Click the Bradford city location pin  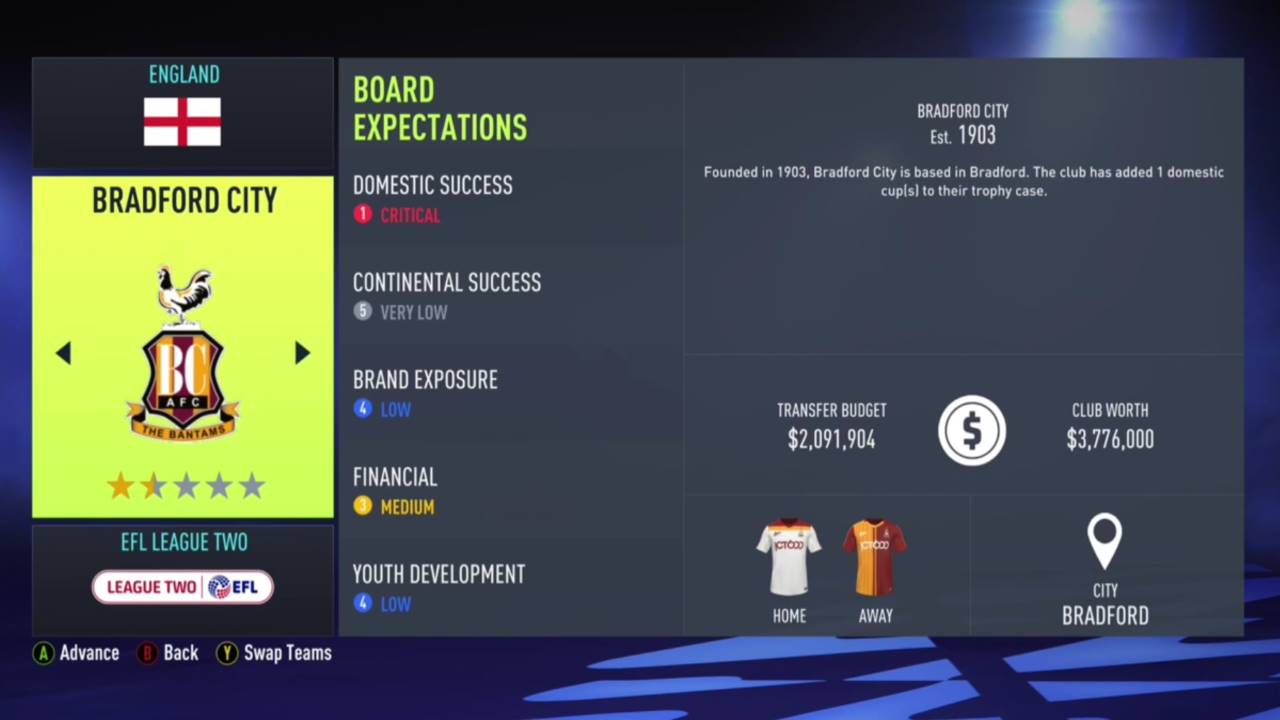click(1104, 540)
